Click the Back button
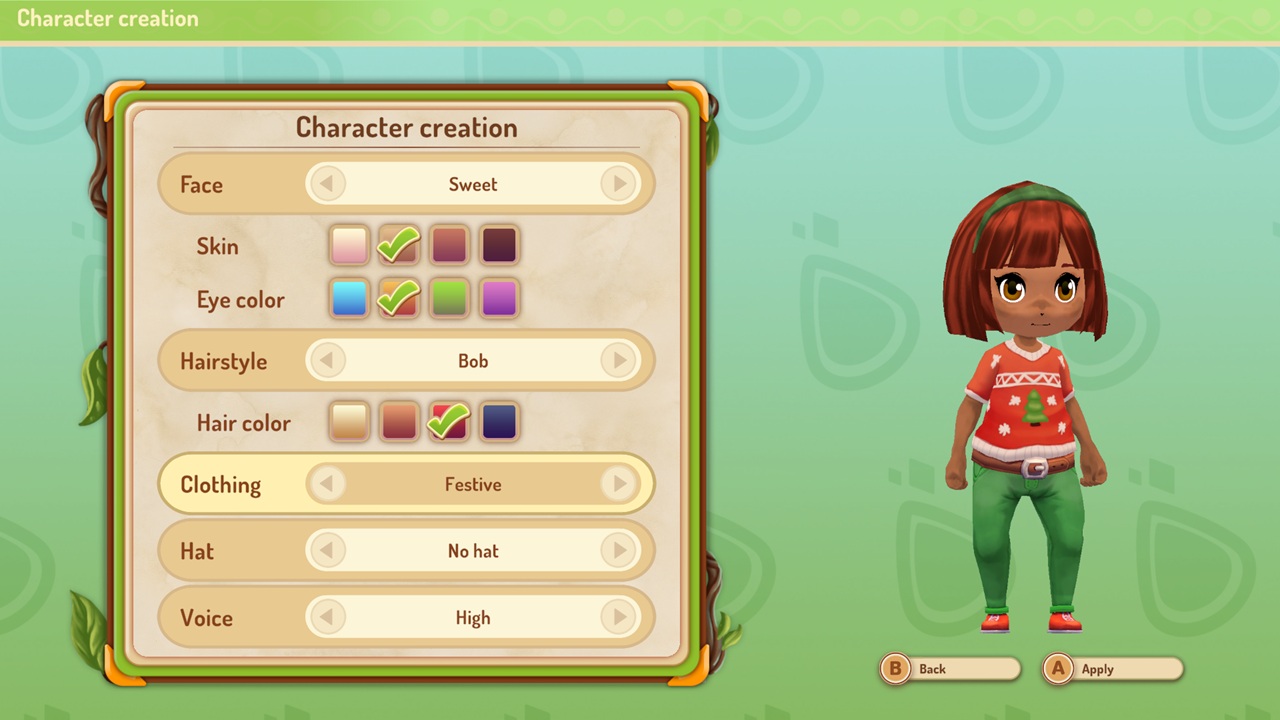 coord(948,669)
